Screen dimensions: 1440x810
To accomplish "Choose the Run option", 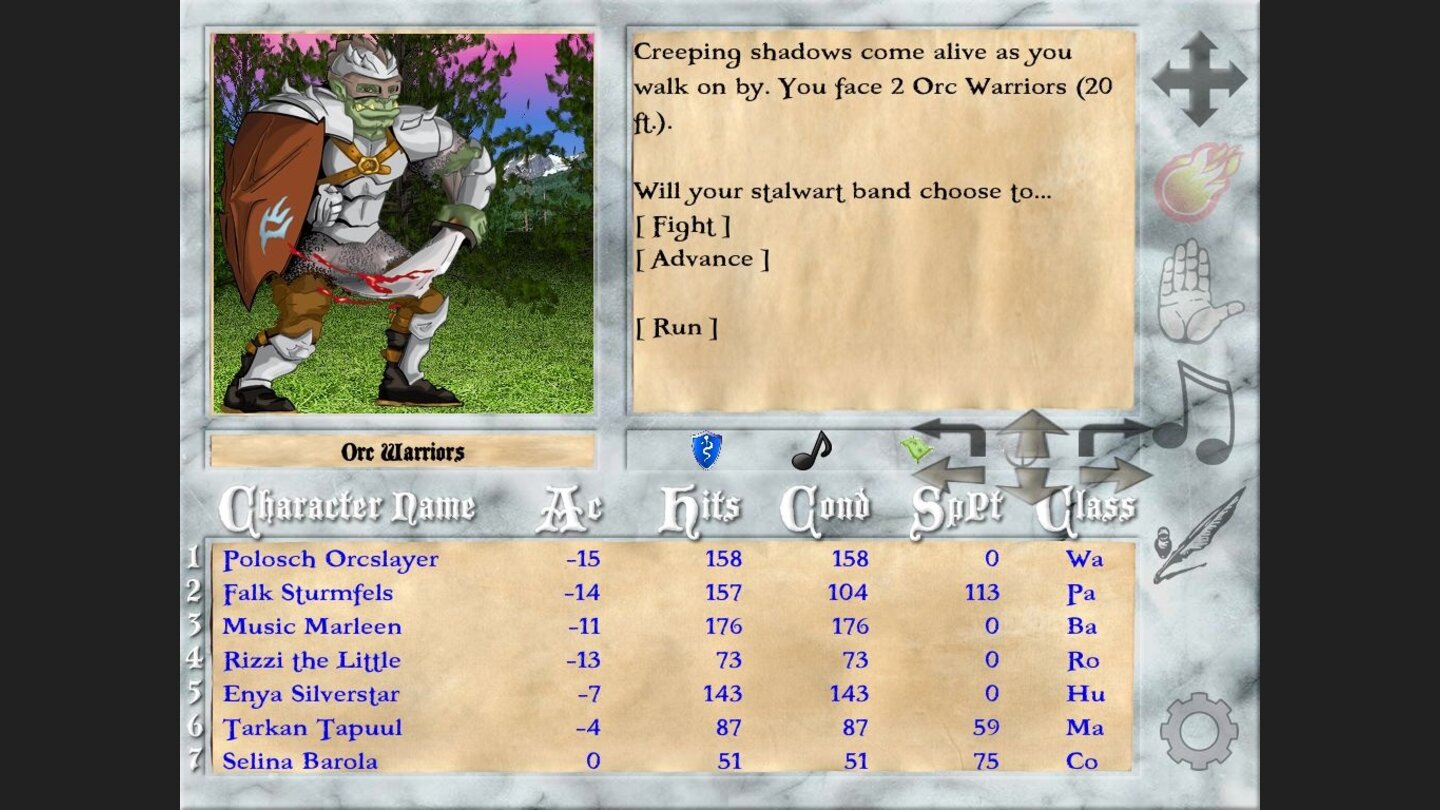I will point(679,326).
